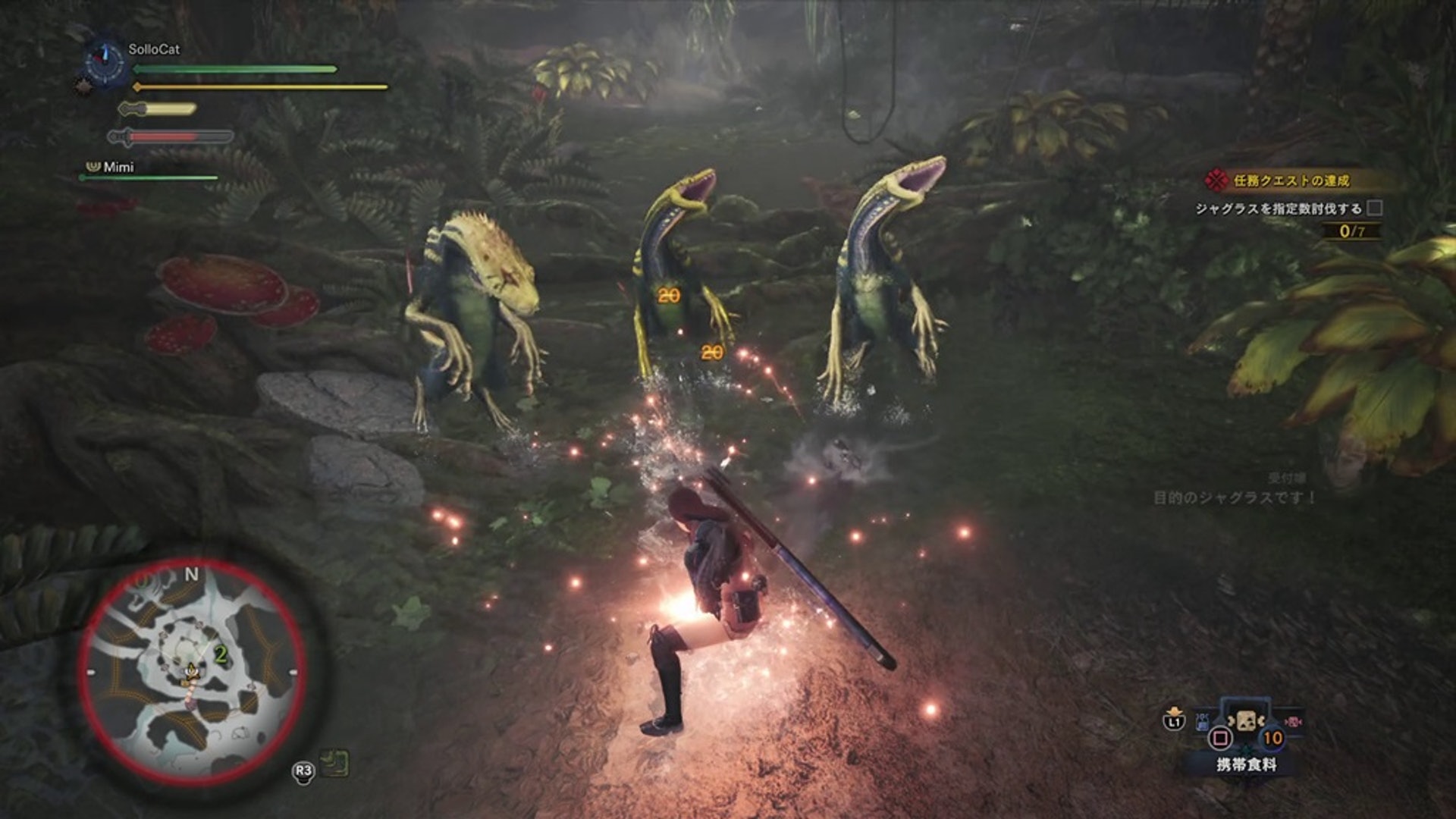Click the quest objective tracker header
Image resolution: width=1456 pixels, height=819 pixels.
[x=1291, y=180]
